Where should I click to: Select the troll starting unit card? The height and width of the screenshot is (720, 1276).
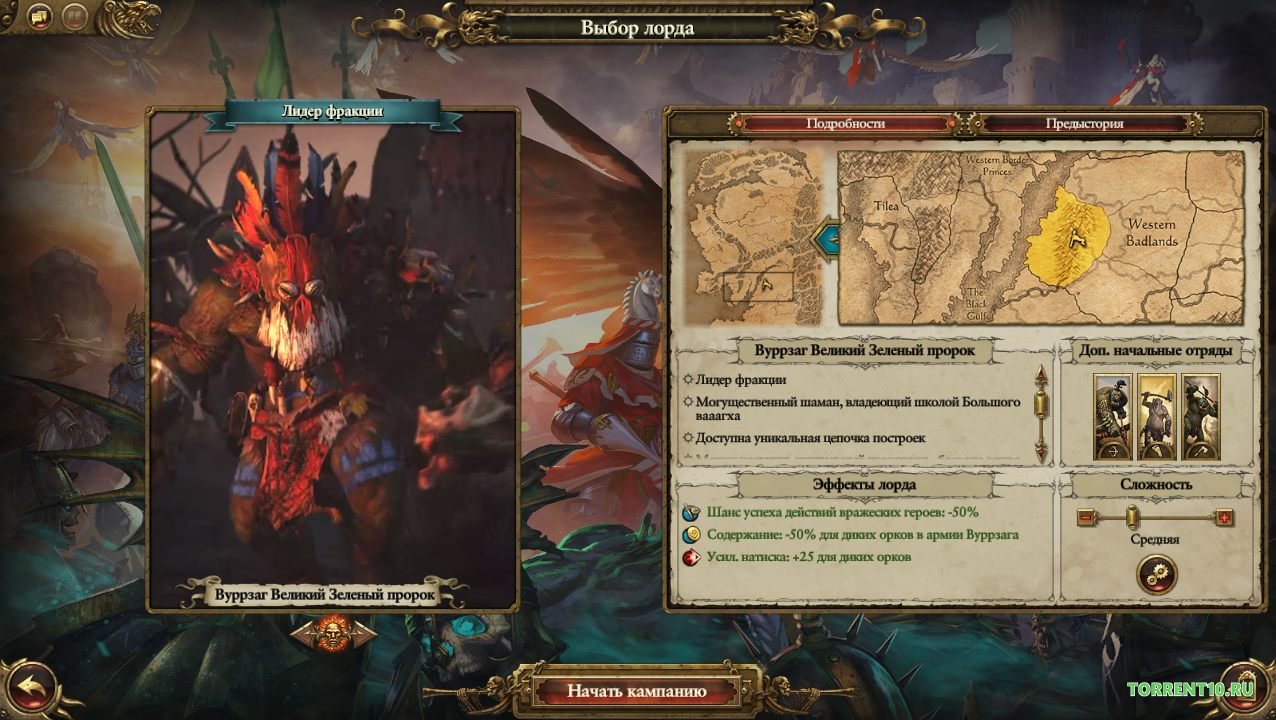[x=1157, y=417]
